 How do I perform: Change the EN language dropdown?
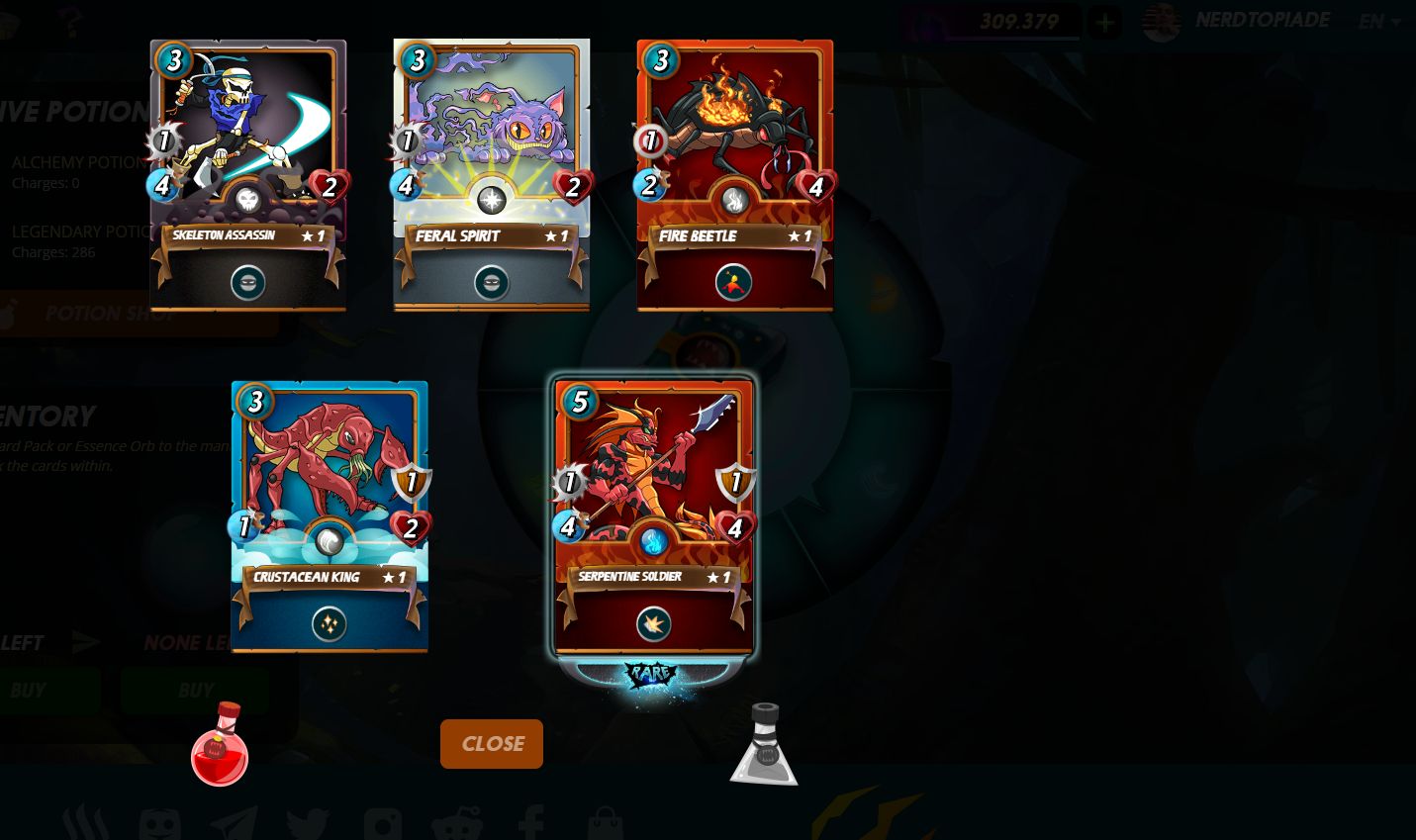(1379, 22)
